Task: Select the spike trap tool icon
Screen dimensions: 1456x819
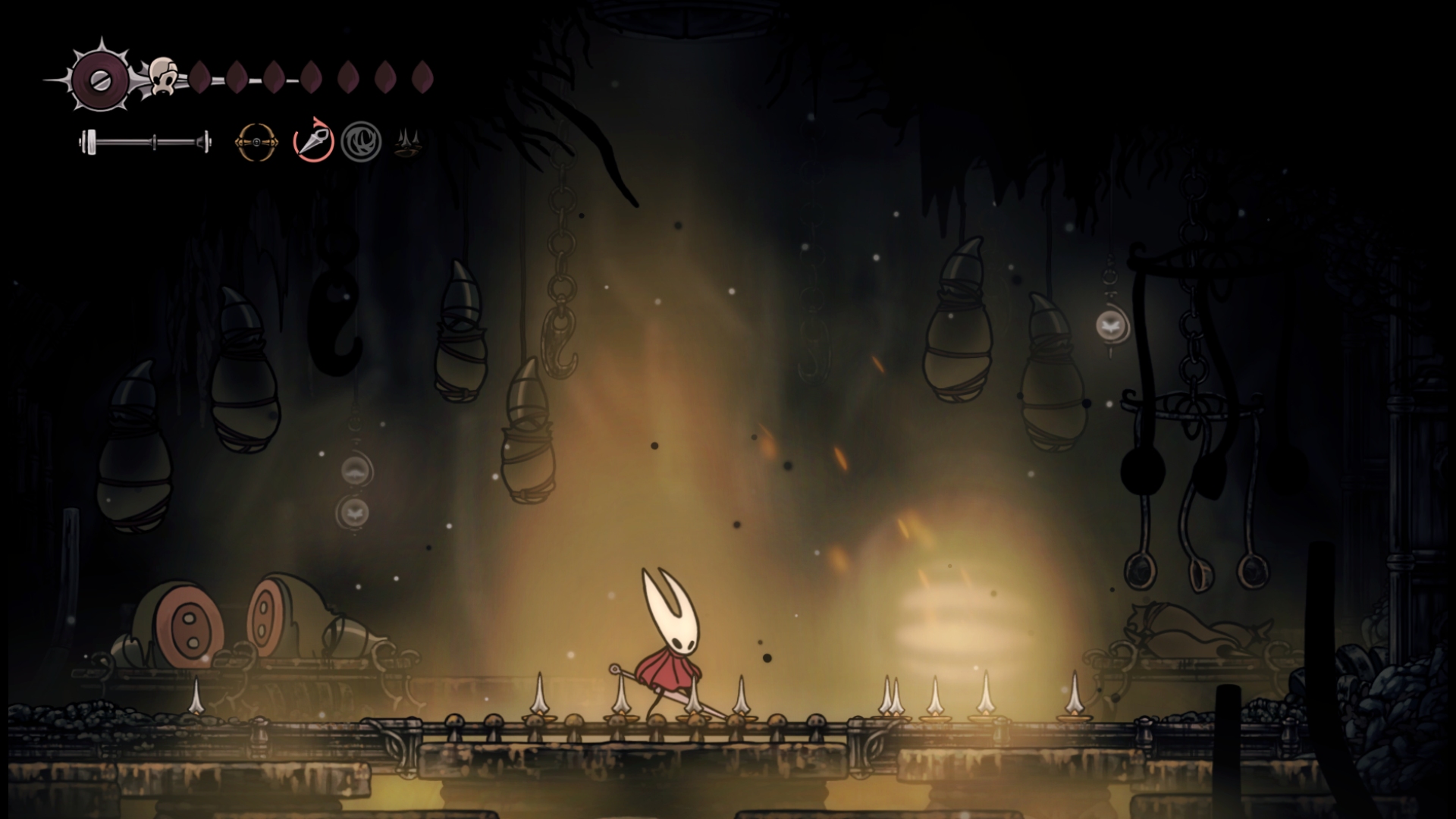Action: click(408, 142)
